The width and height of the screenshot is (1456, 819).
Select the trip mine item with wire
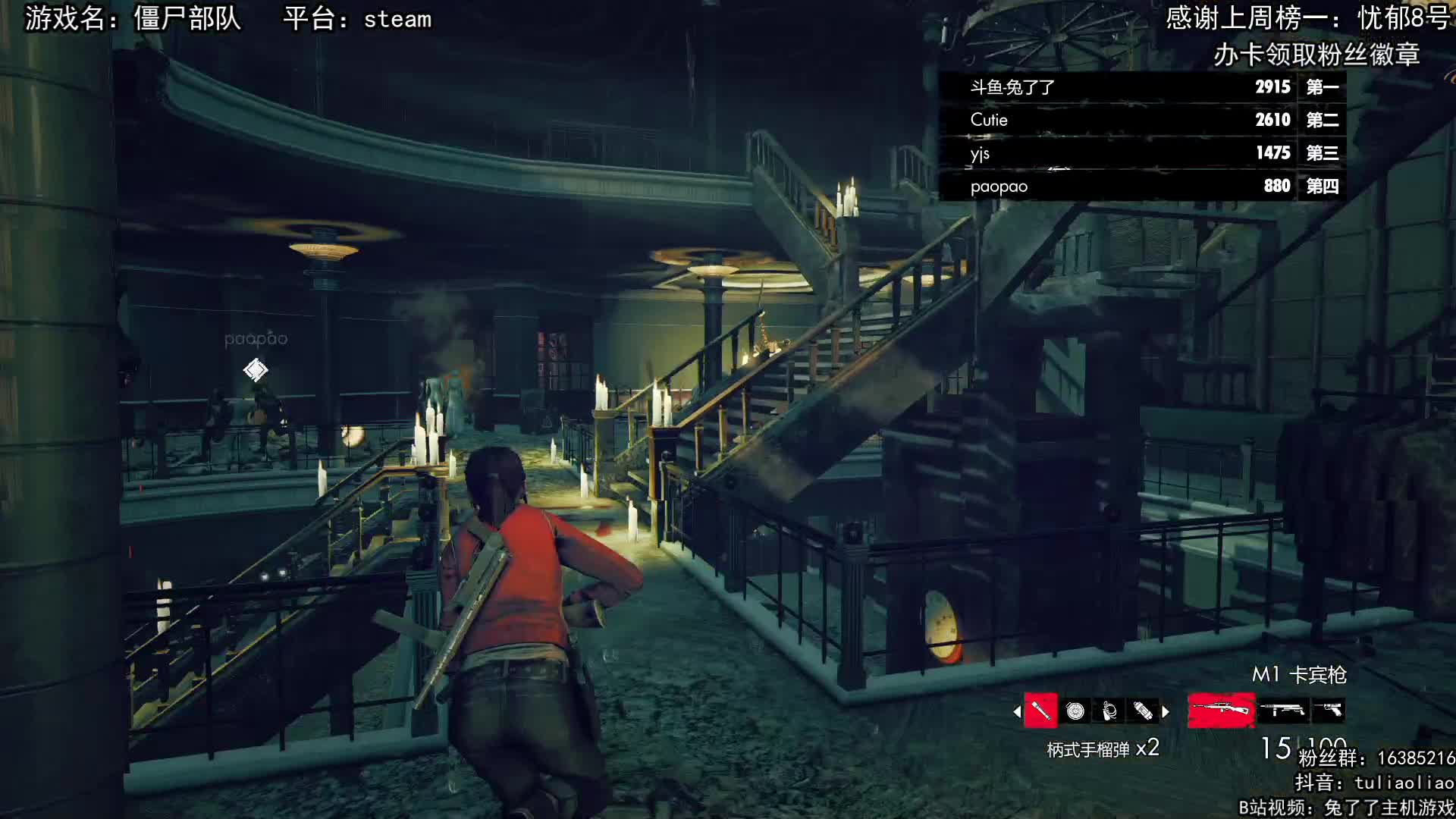1109,711
